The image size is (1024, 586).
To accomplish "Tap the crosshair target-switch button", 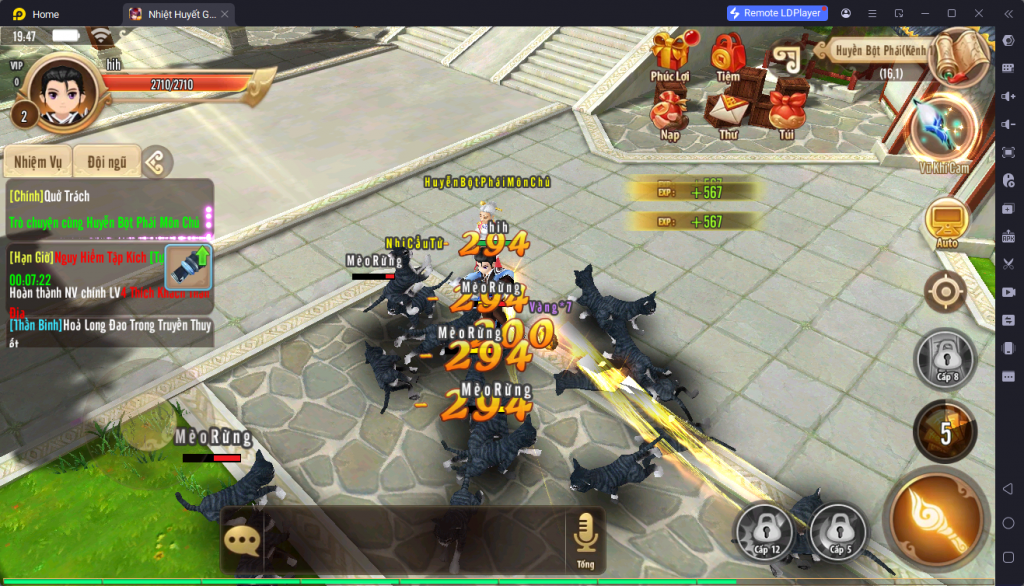I will coord(945,292).
